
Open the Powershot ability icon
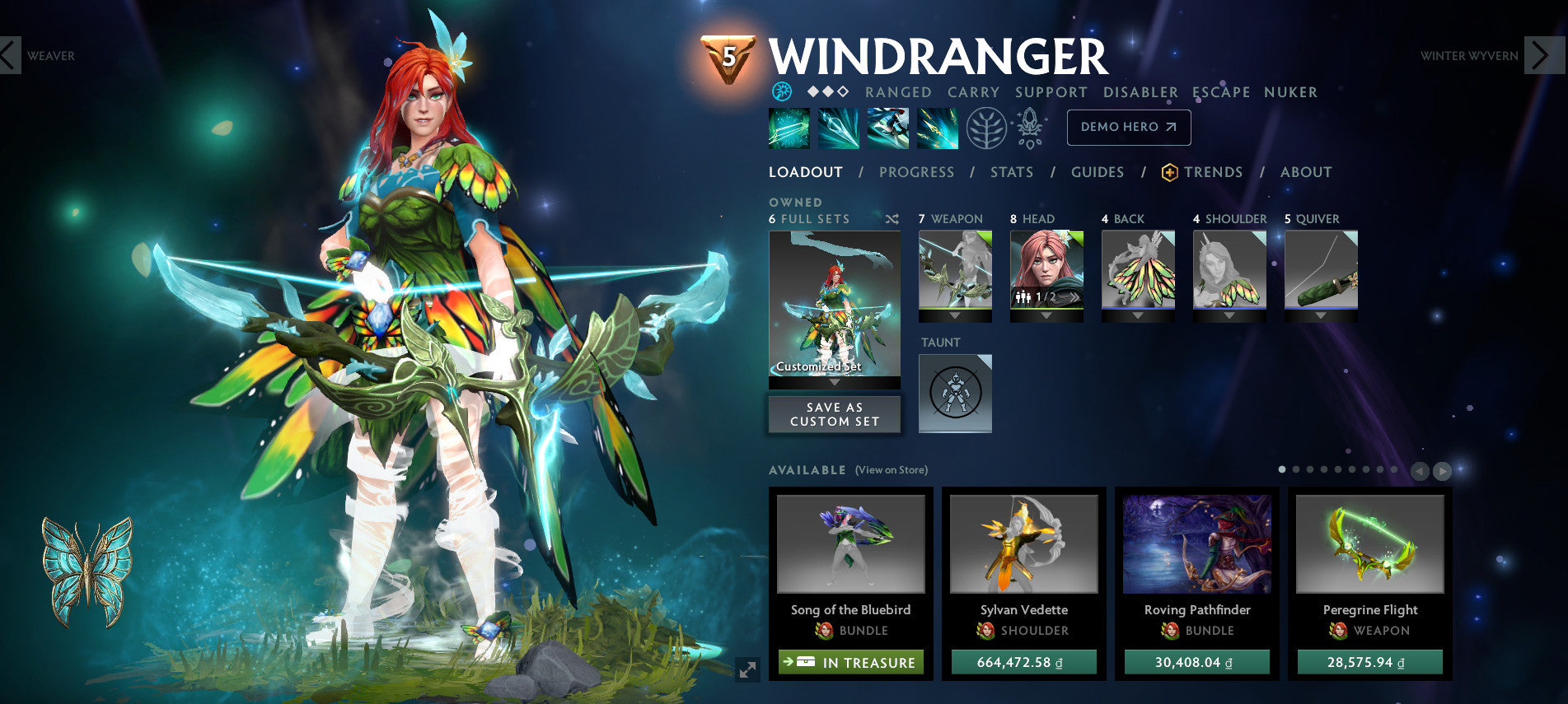point(839,130)
